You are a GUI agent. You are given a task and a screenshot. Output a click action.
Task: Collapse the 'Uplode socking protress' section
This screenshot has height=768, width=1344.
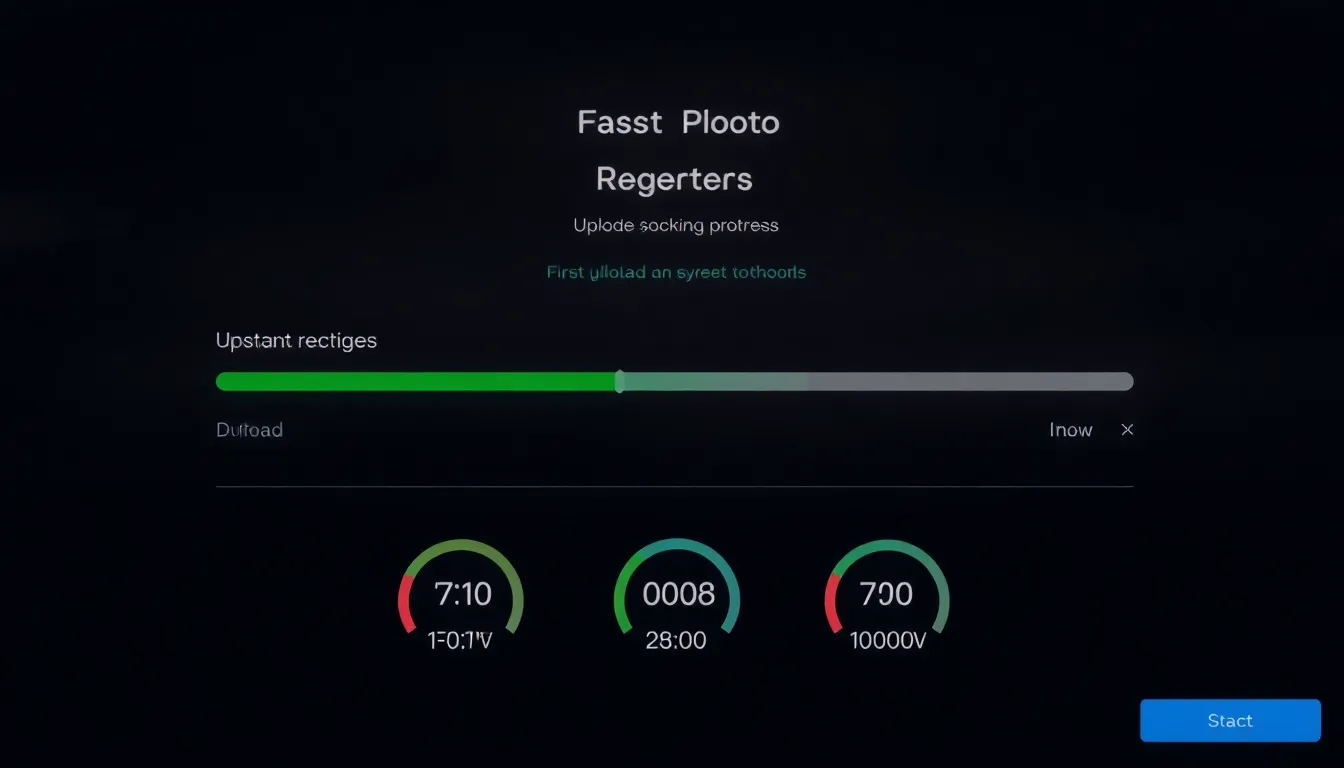(676, 225)
